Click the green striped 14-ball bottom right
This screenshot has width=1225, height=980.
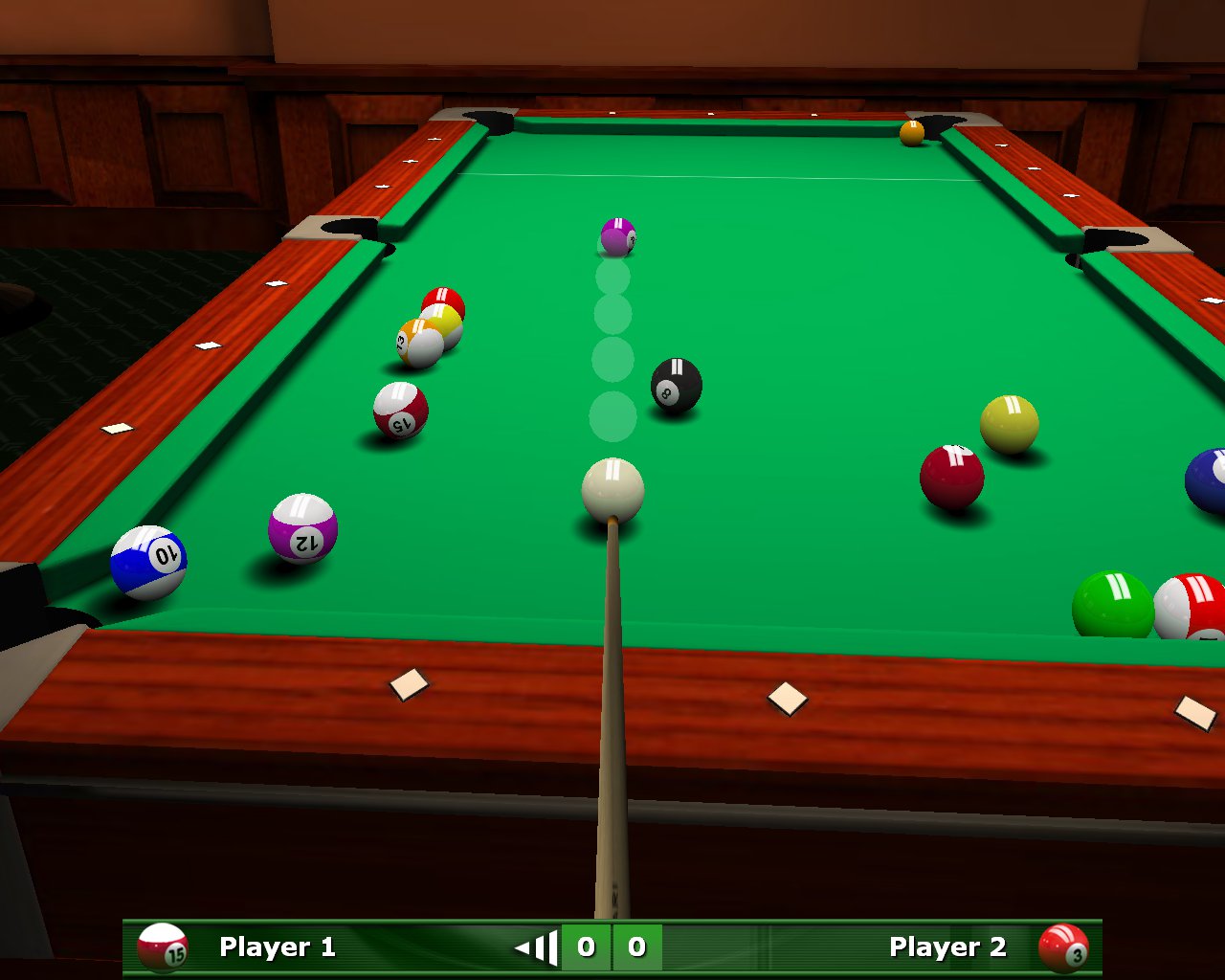[x=1113, y=603]
